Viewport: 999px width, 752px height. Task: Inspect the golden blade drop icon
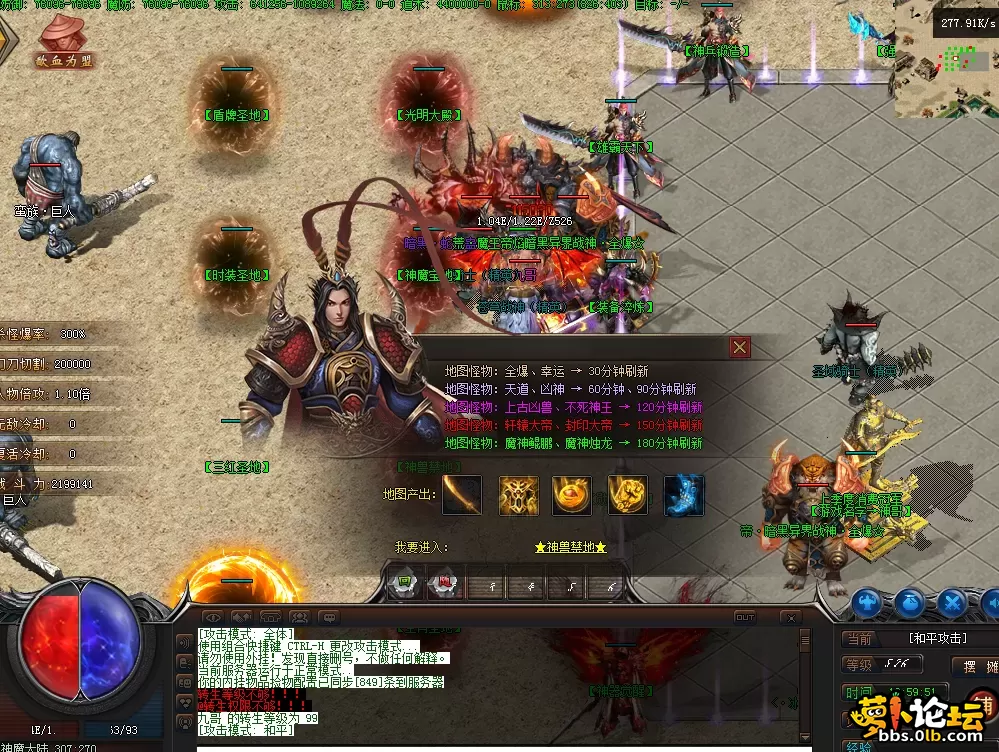point(462,495)
